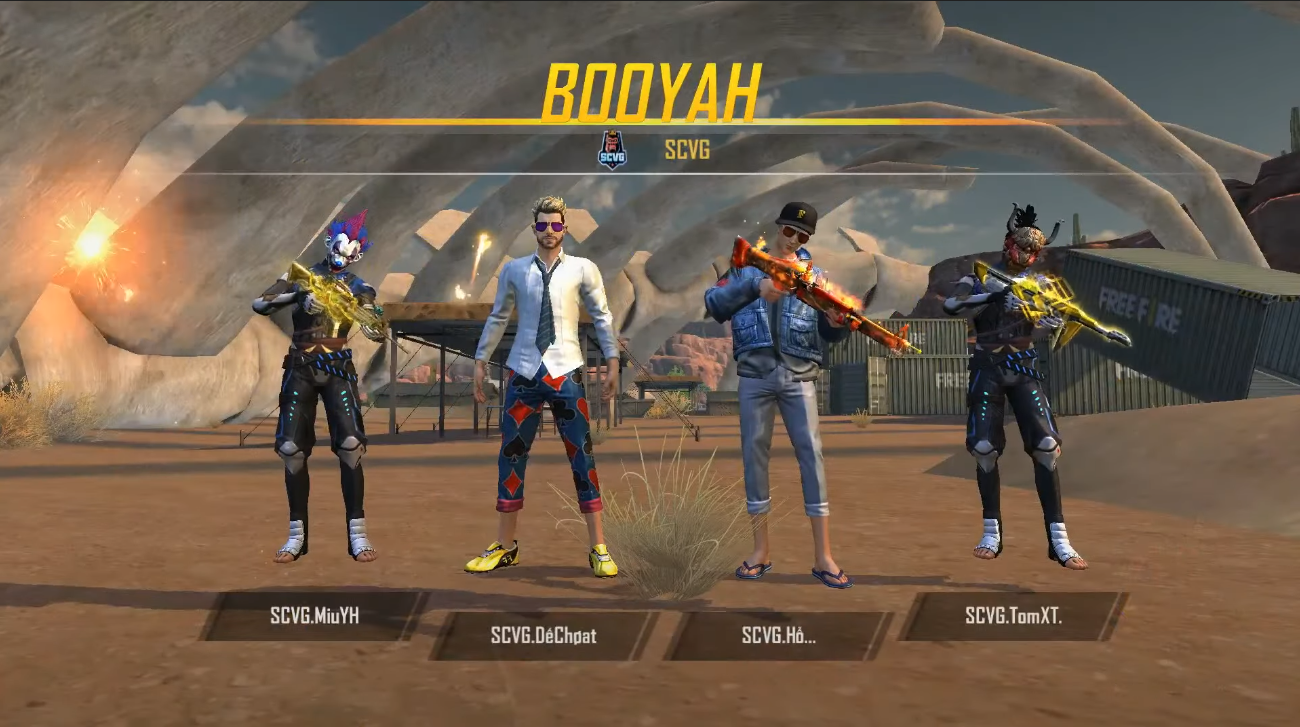Click the yellow divider line under BOOYAH

(650, 120)
